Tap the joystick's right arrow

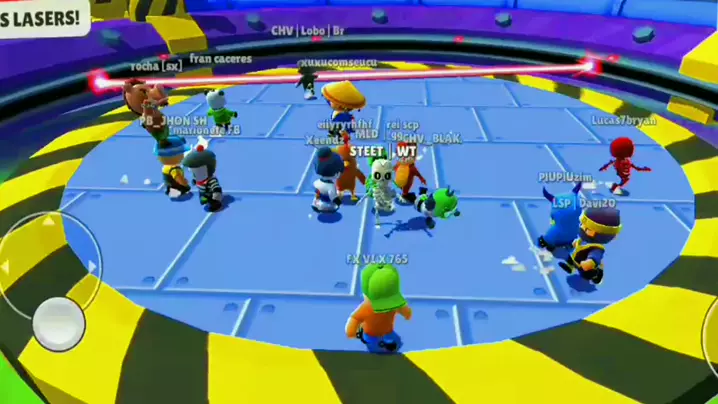coord(92,266)
